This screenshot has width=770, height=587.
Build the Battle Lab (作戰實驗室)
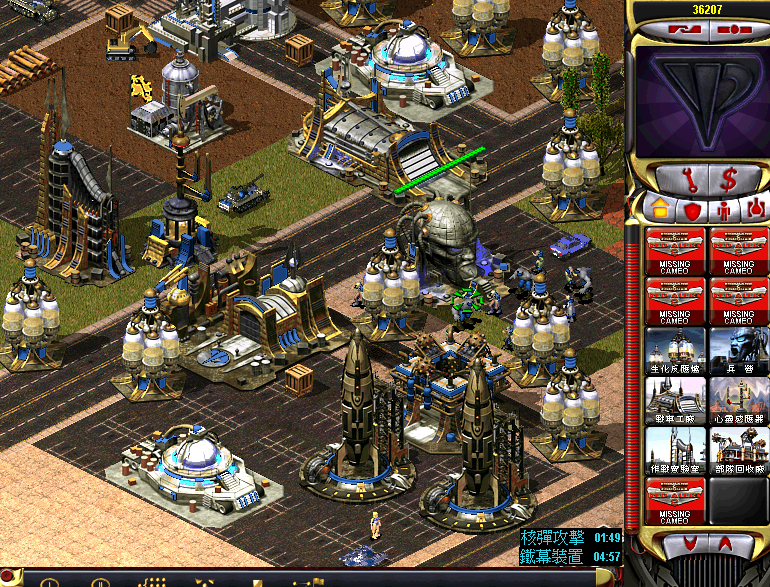click(x=675, y=451)
